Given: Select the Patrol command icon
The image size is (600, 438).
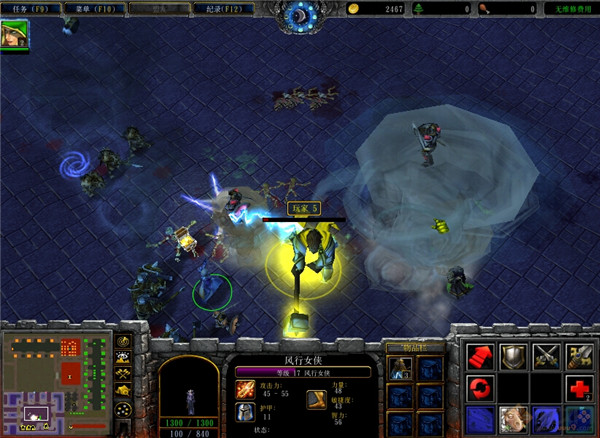Looking at the screenshot, I should coord(579,355).
